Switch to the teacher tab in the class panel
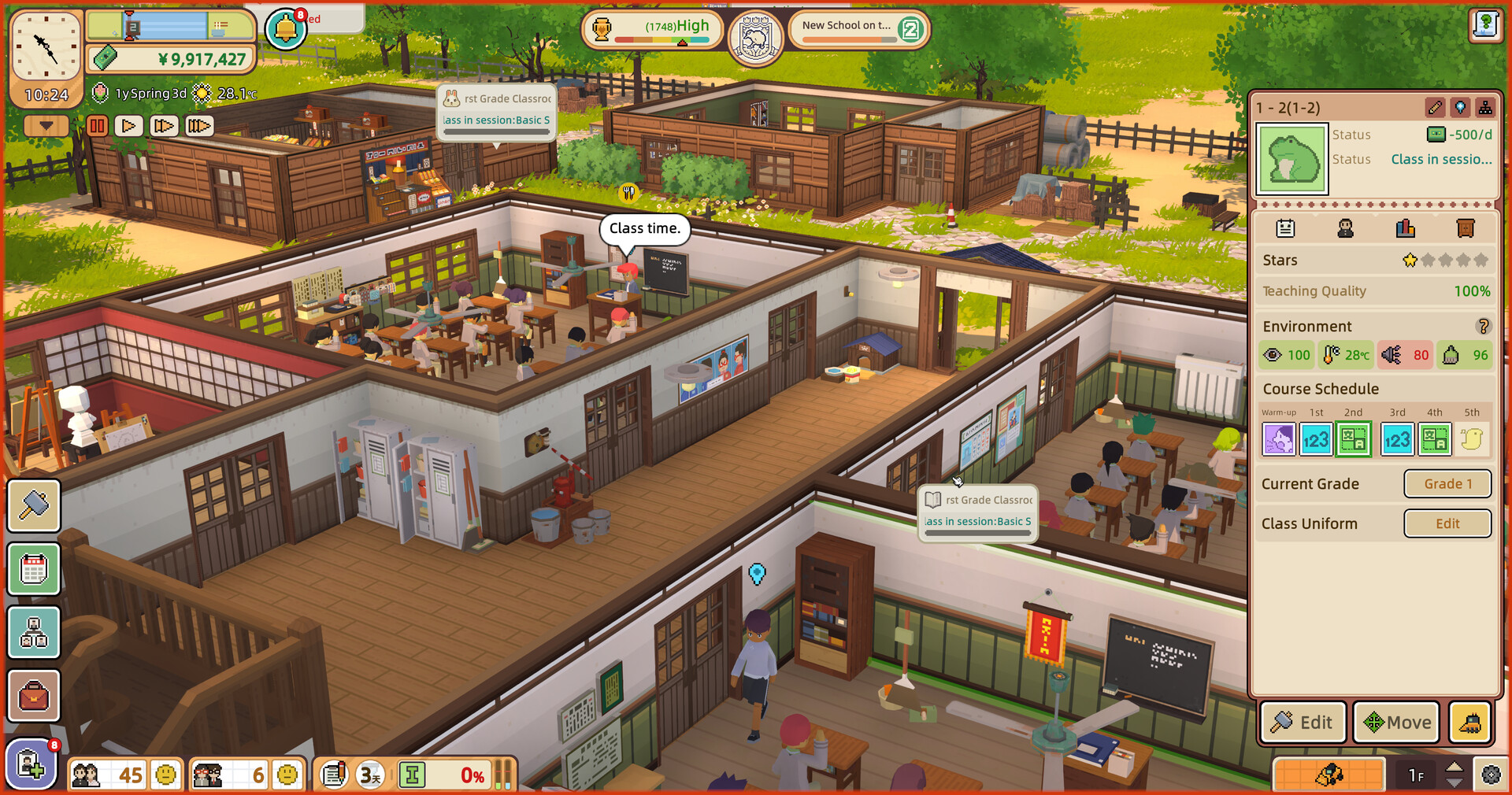1512x795 pixels. click(1345, 228)
